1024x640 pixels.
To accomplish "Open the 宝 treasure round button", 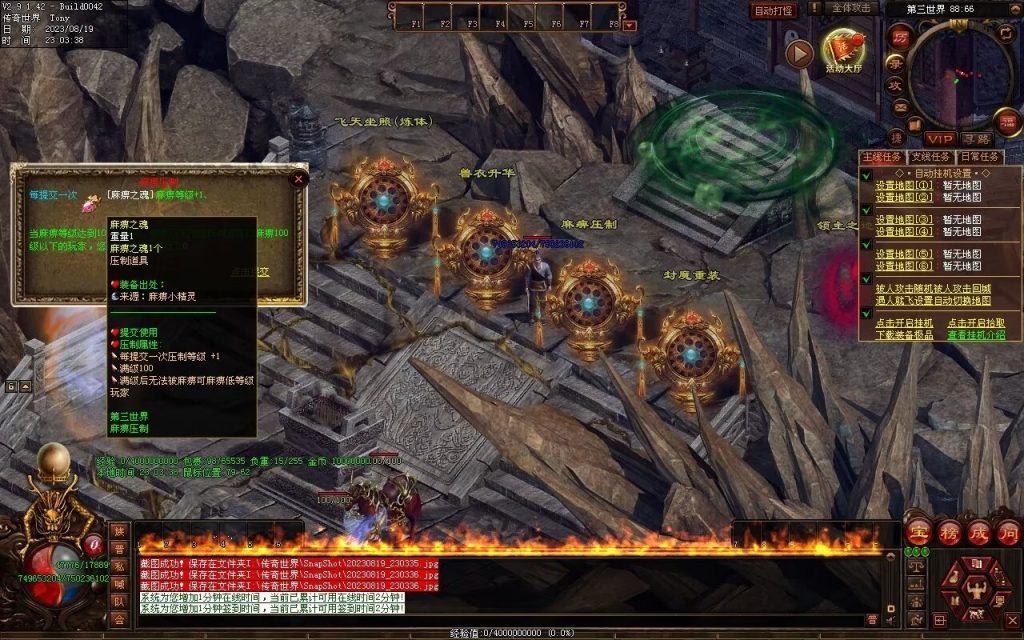I will click(918, 532).
